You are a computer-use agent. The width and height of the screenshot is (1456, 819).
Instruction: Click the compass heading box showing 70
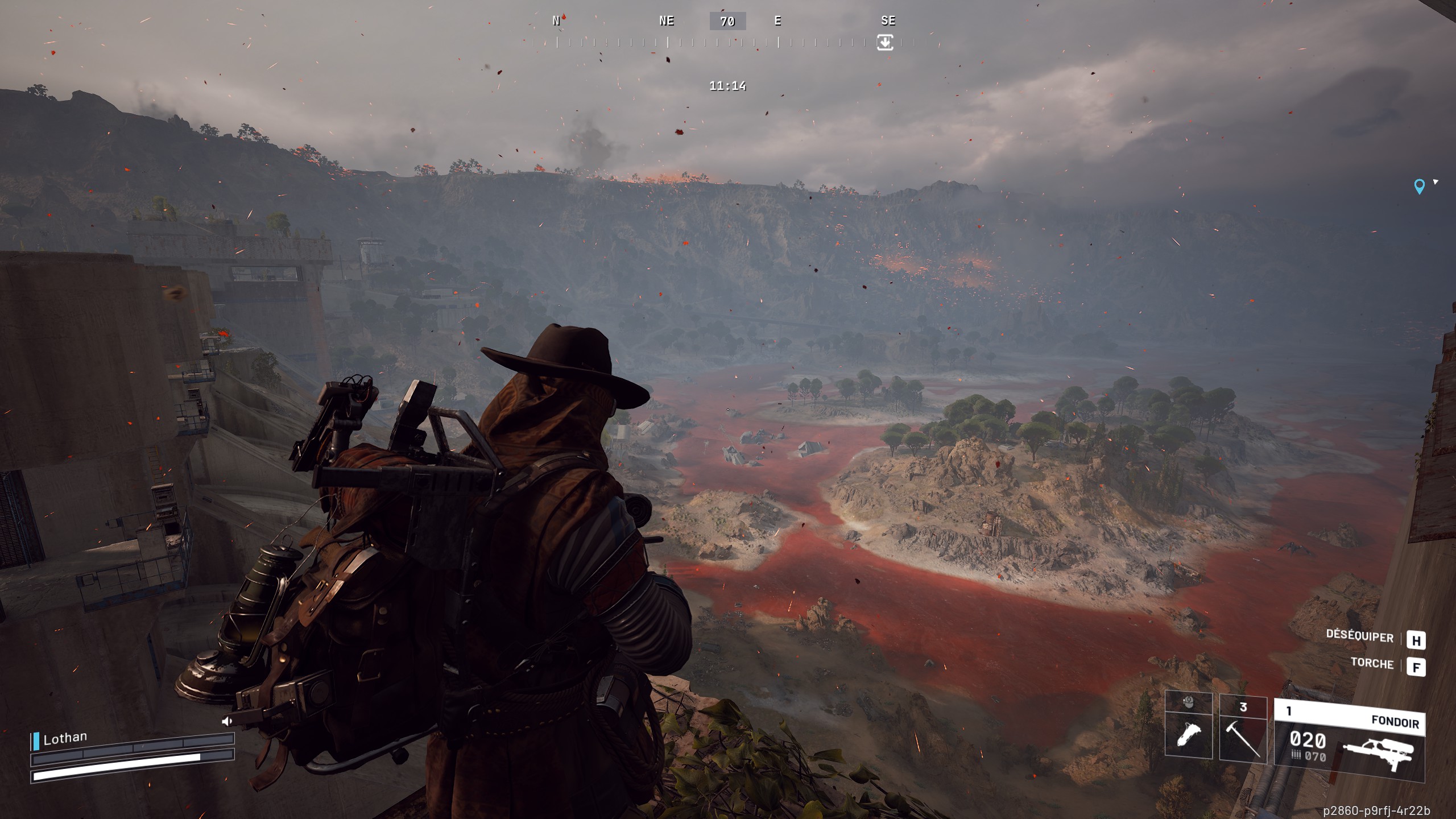(x=727, y=22)
